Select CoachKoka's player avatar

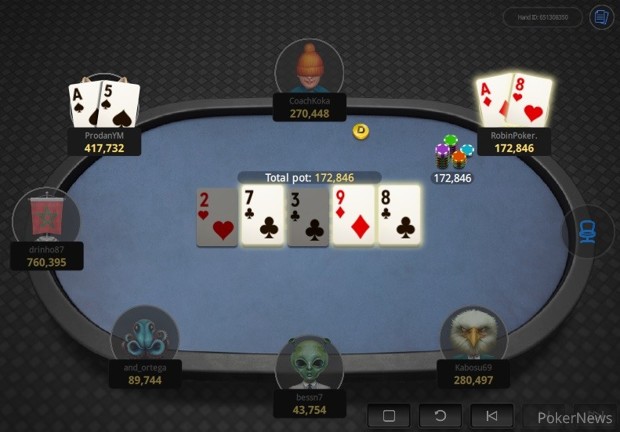click(309, 68)
